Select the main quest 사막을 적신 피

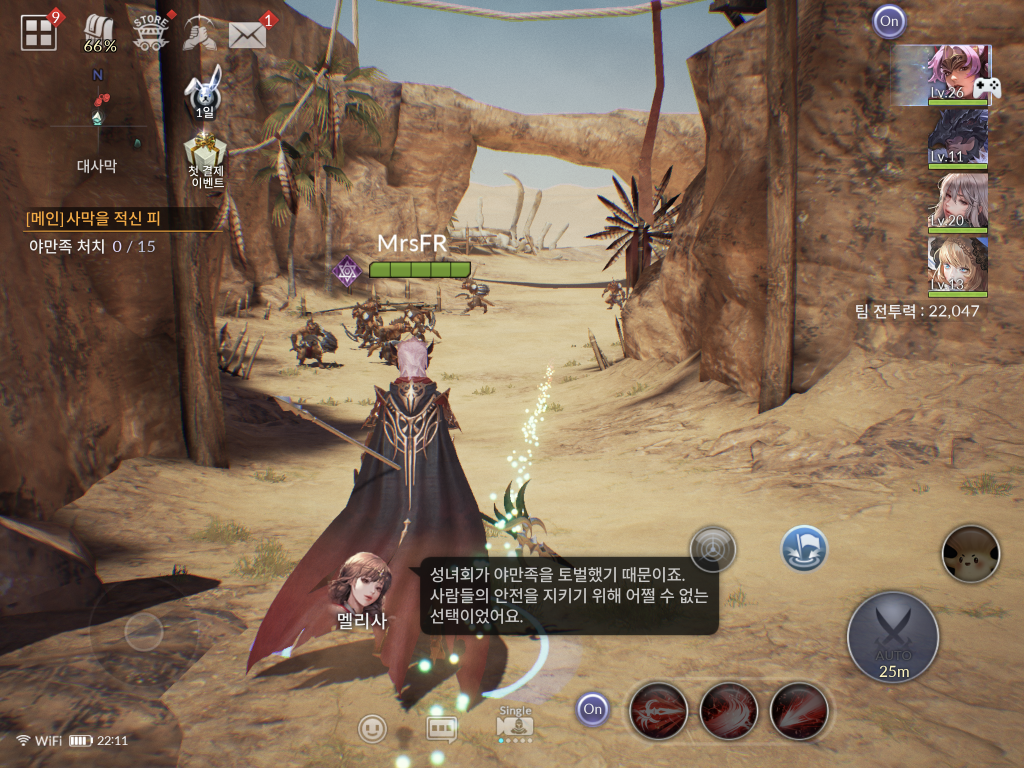pos(123,218)
